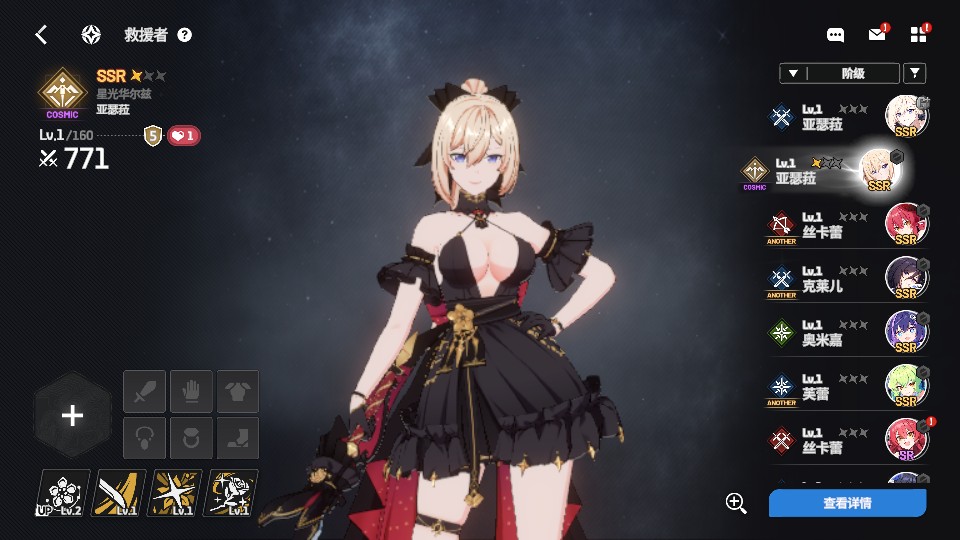Open the flower skill marked UP Lv.2
The height and width of the screenshot is (540, 960).
coord(63,493)
